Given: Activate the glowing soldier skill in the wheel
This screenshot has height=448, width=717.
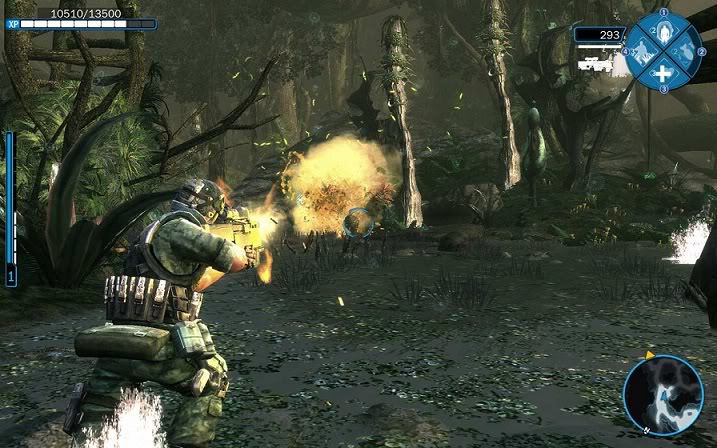Looking at the screenshot, I should tap(663, 30).
